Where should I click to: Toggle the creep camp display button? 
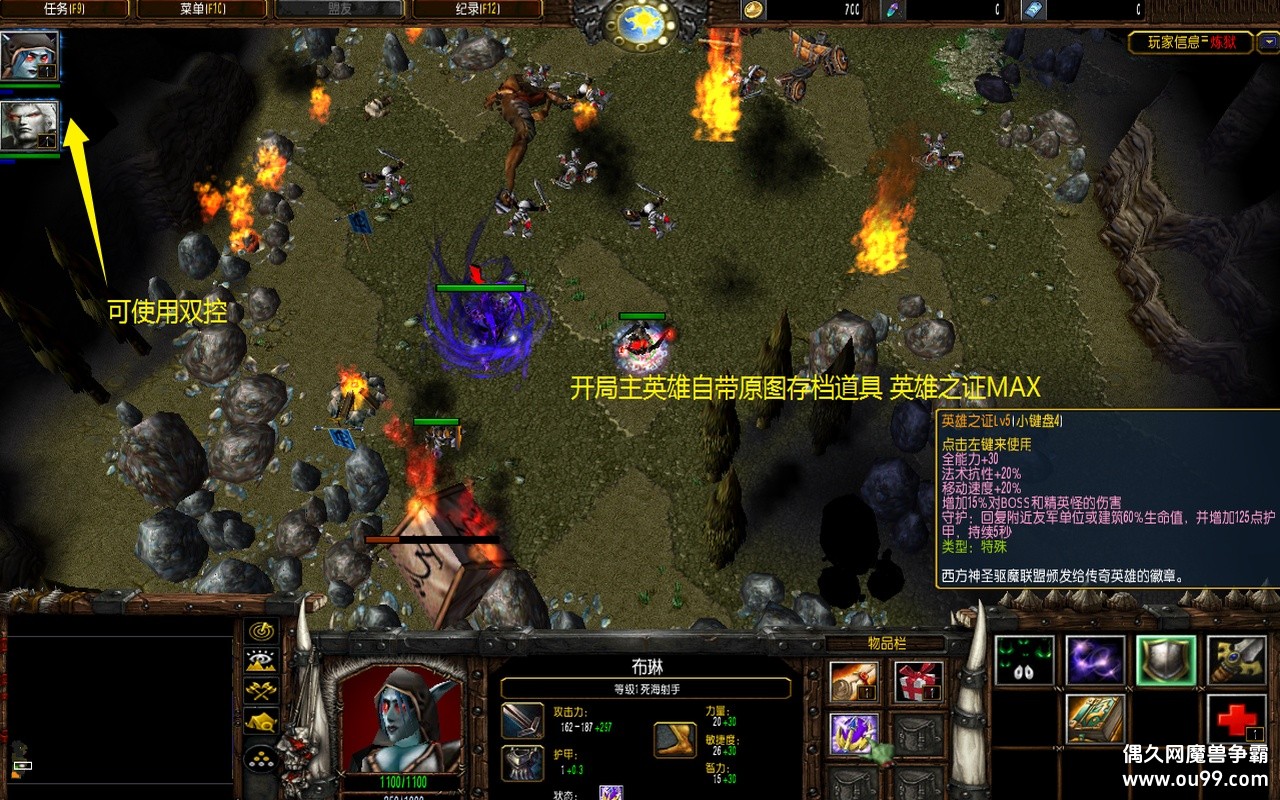click(261, 720)
